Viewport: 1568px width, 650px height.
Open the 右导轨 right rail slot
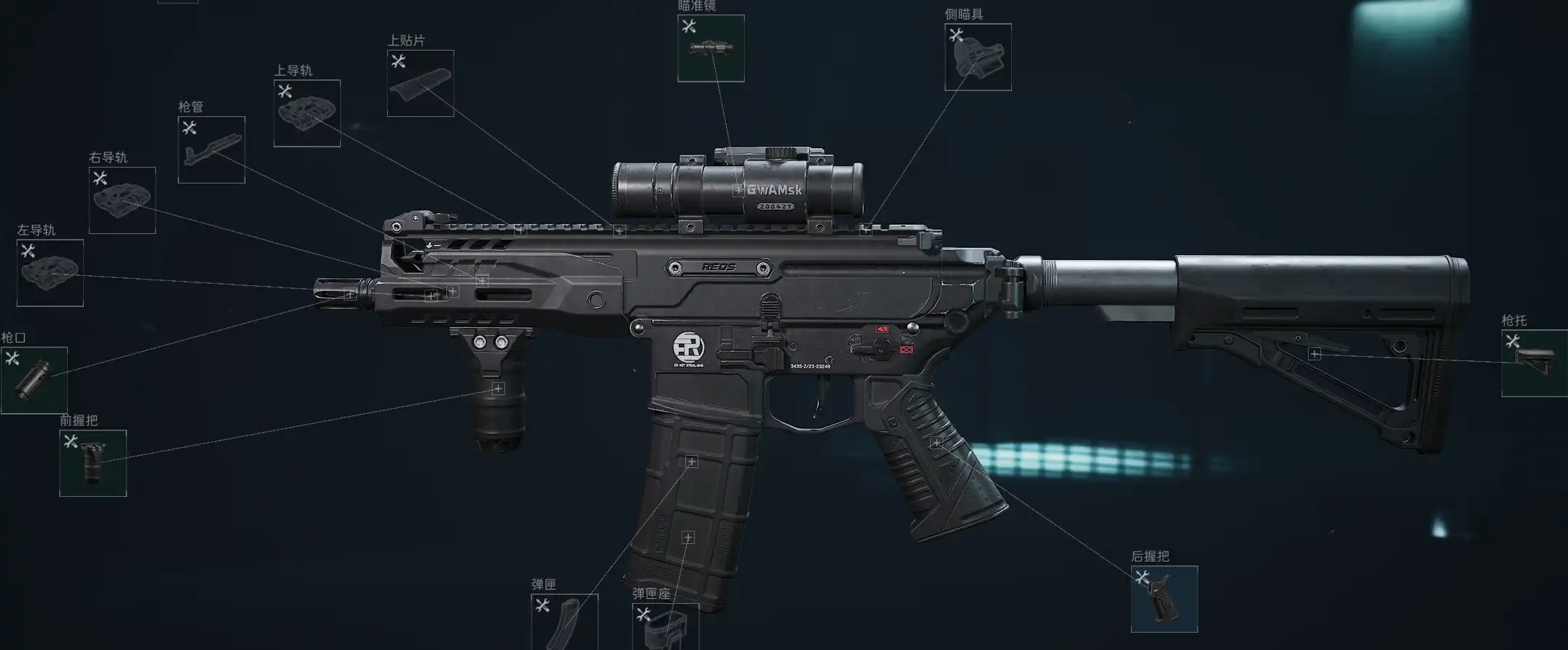click(x=122, y=200)
